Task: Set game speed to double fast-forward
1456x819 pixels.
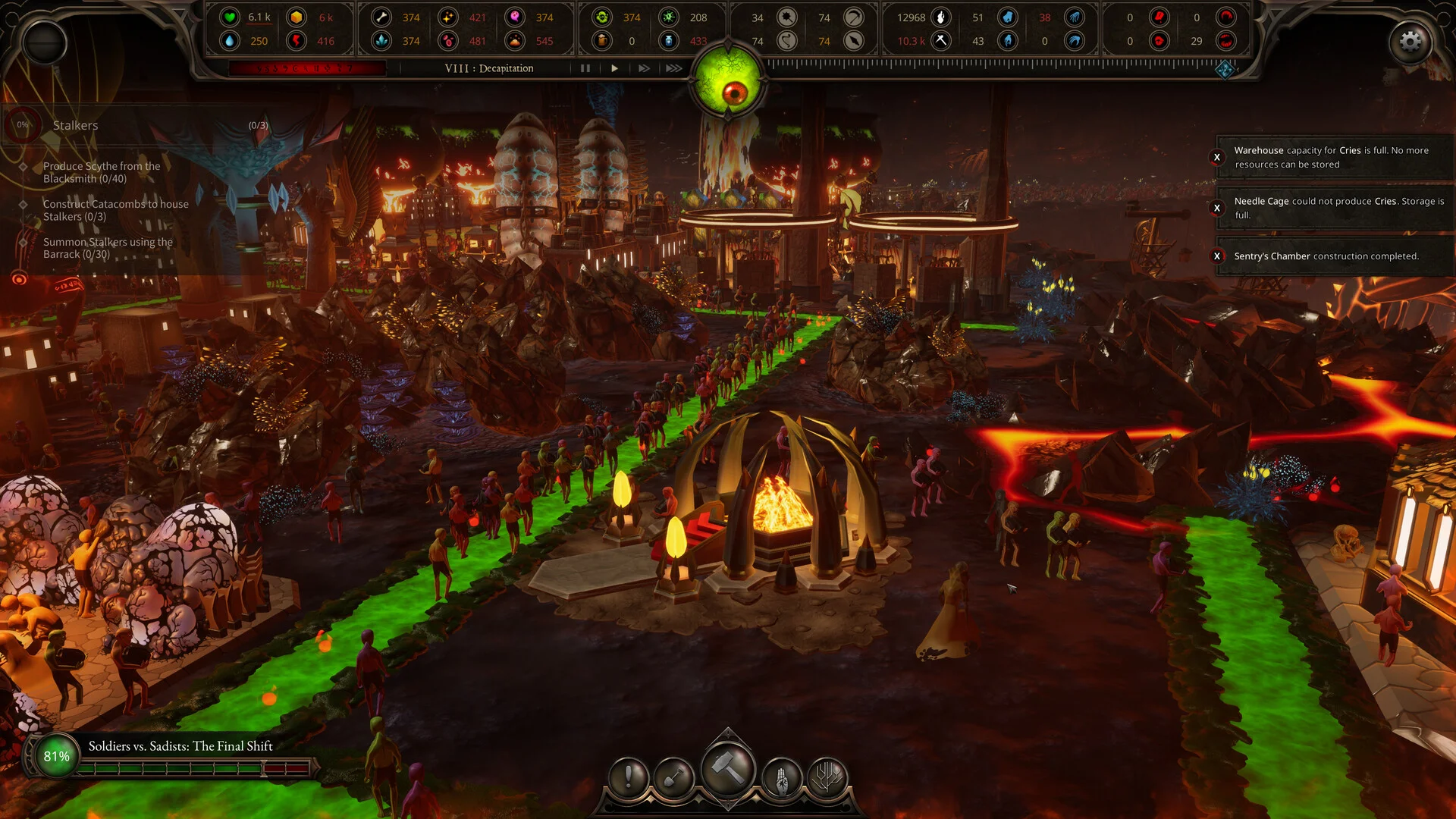Action: (x=644, y=68)
